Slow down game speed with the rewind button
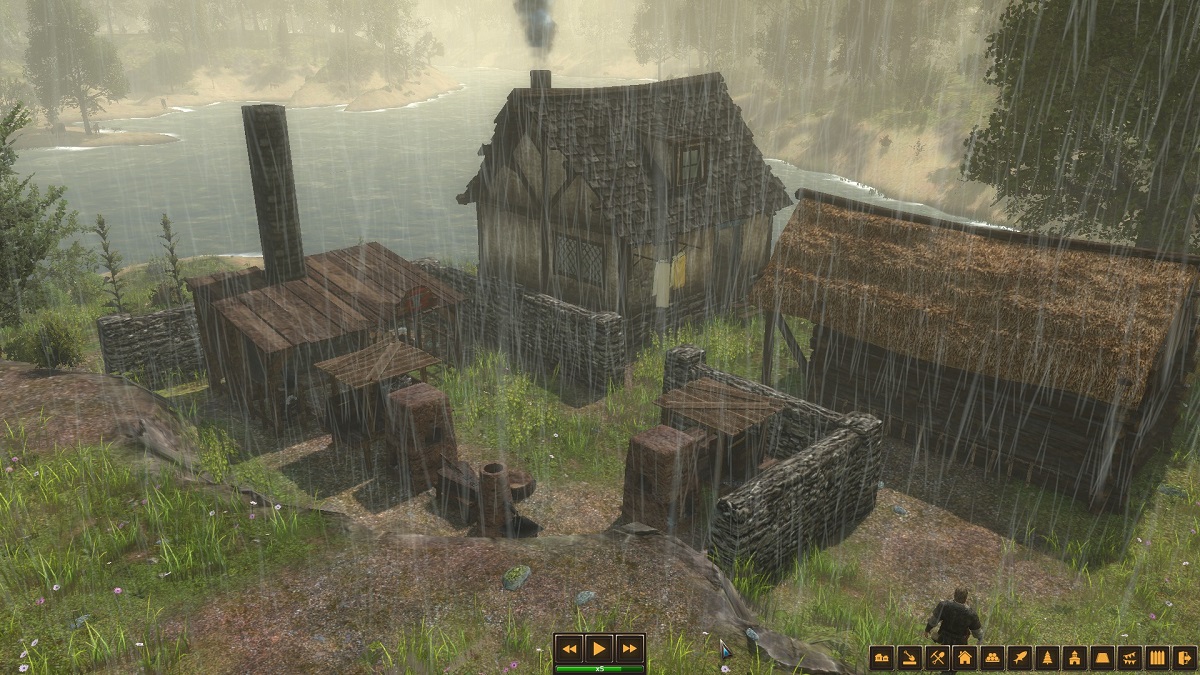Screen dimensions: 1200x675 click(x=569, y=648)
